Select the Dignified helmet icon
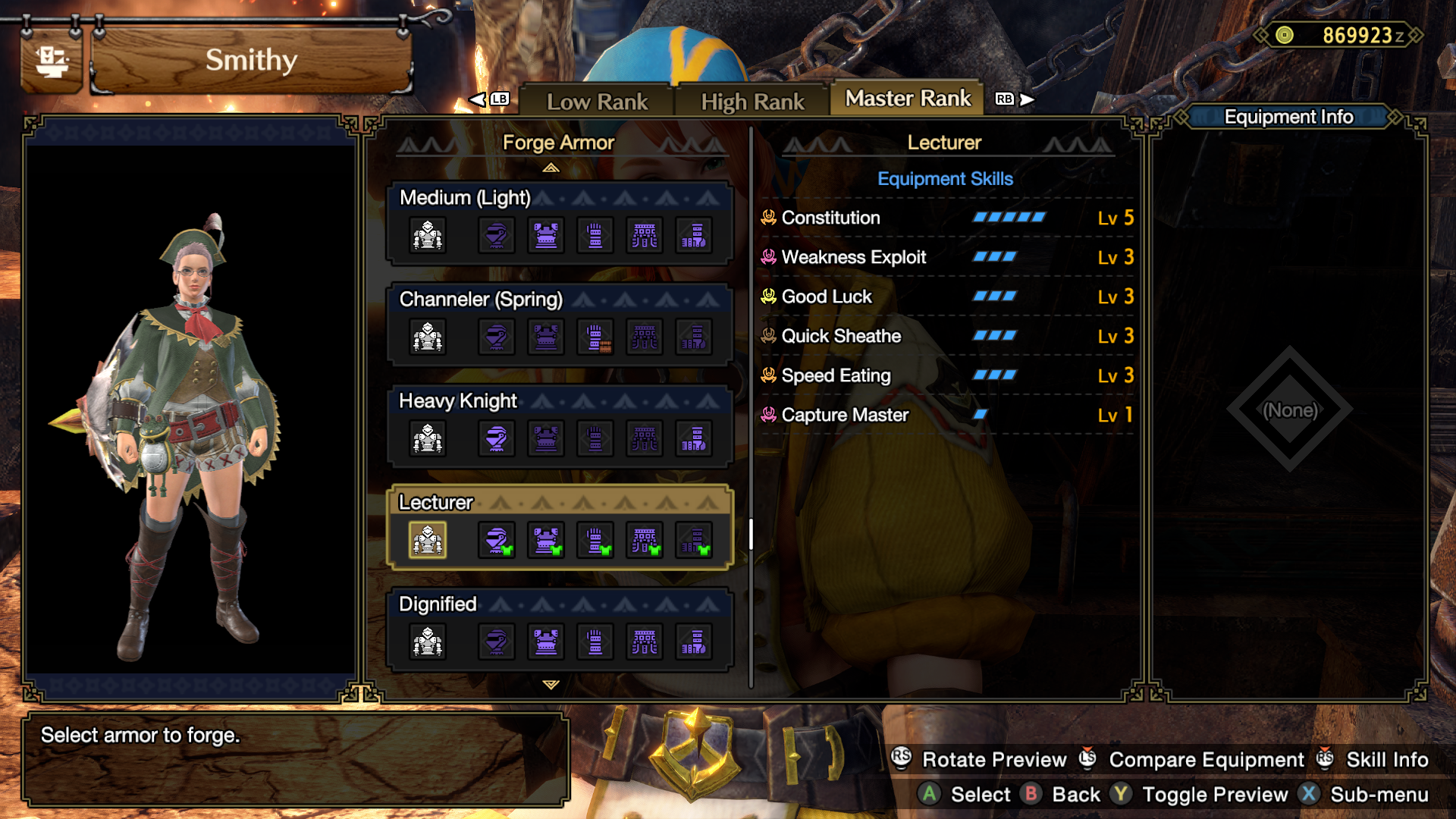 497,642
